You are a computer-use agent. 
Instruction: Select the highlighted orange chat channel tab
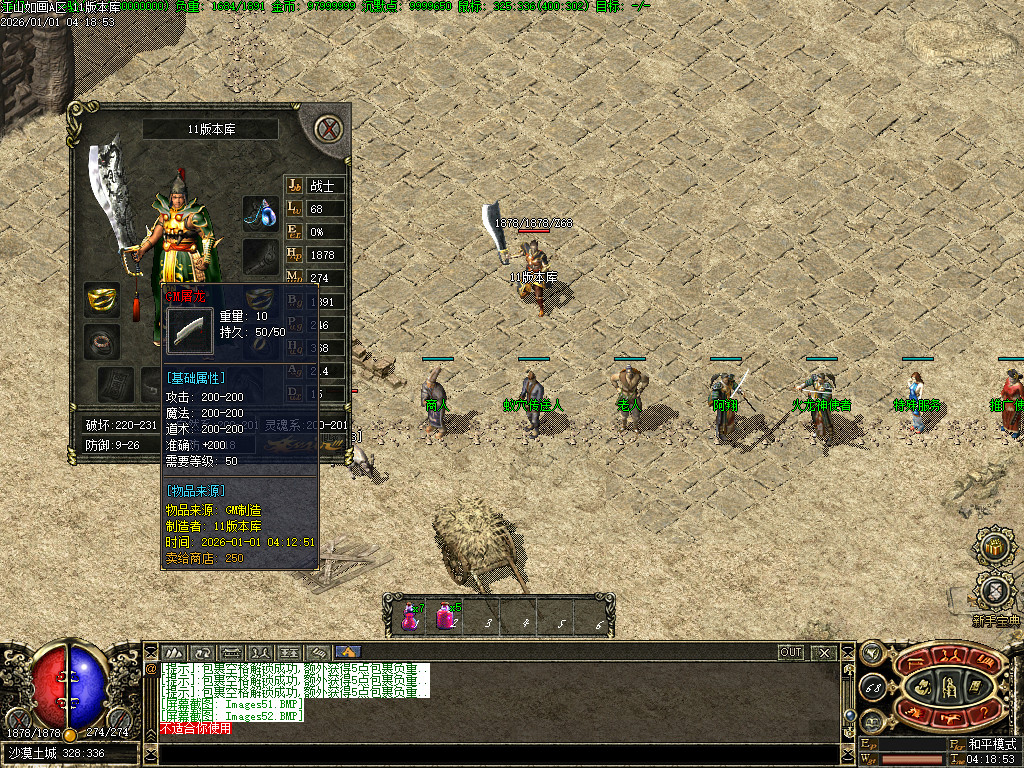click(x=348, y=653)
